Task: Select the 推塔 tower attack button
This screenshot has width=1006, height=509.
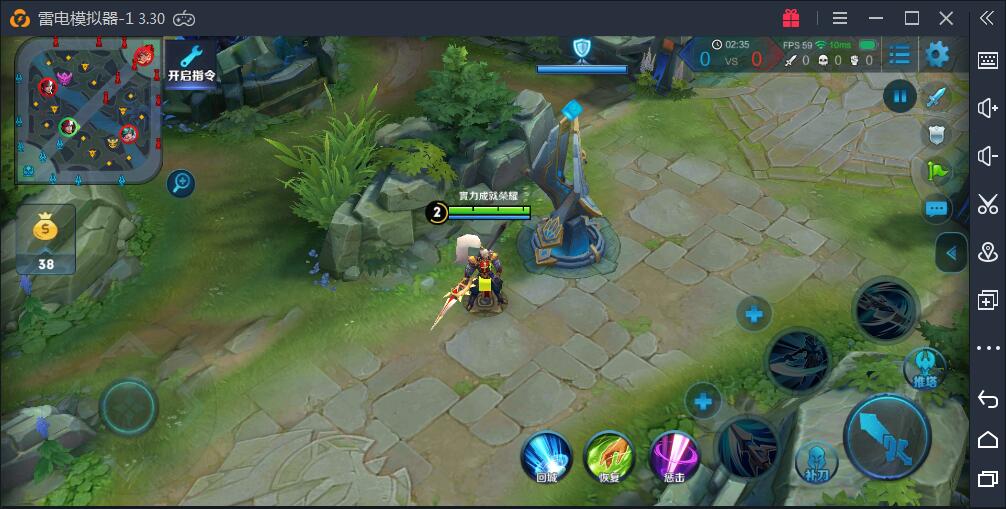Action: 925,367
